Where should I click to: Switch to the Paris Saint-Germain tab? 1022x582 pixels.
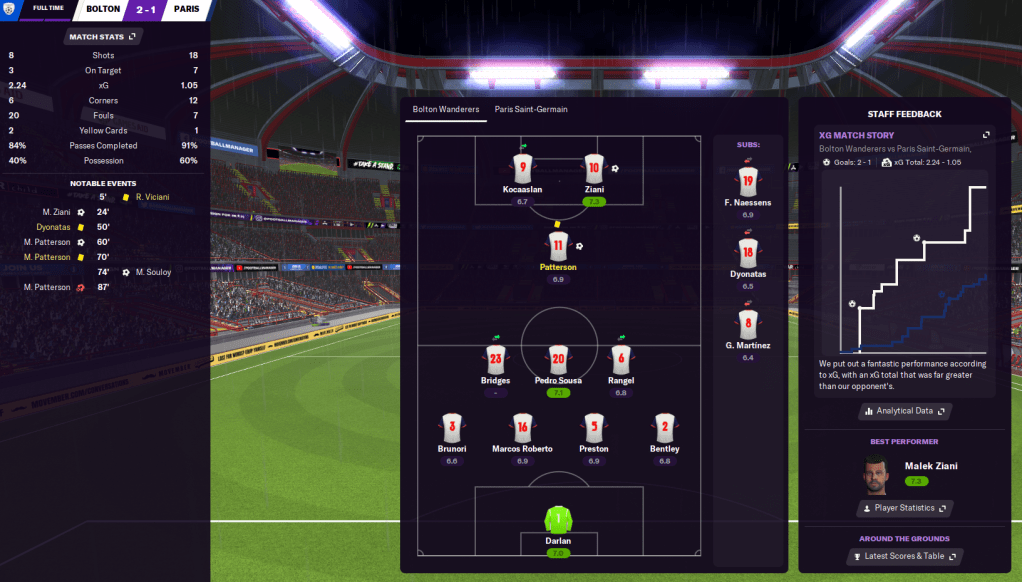[530, 109]
